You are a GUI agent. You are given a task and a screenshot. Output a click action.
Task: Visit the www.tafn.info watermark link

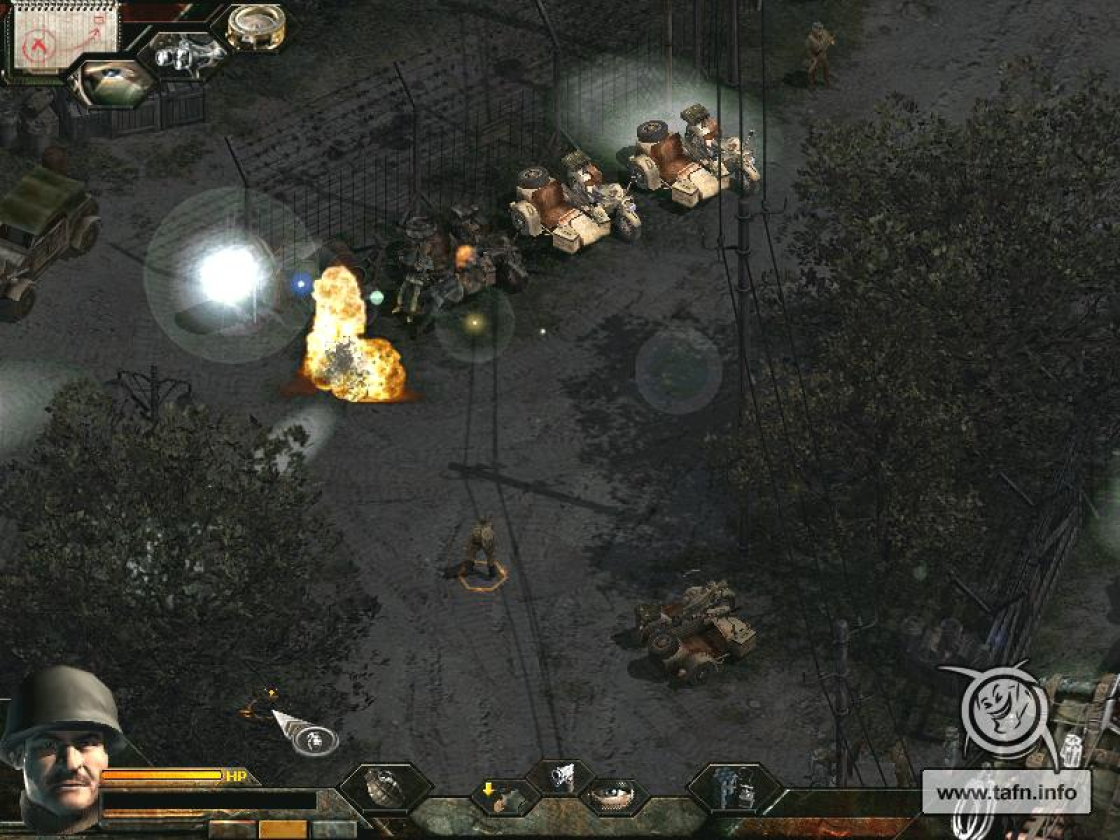point(1005,793)
